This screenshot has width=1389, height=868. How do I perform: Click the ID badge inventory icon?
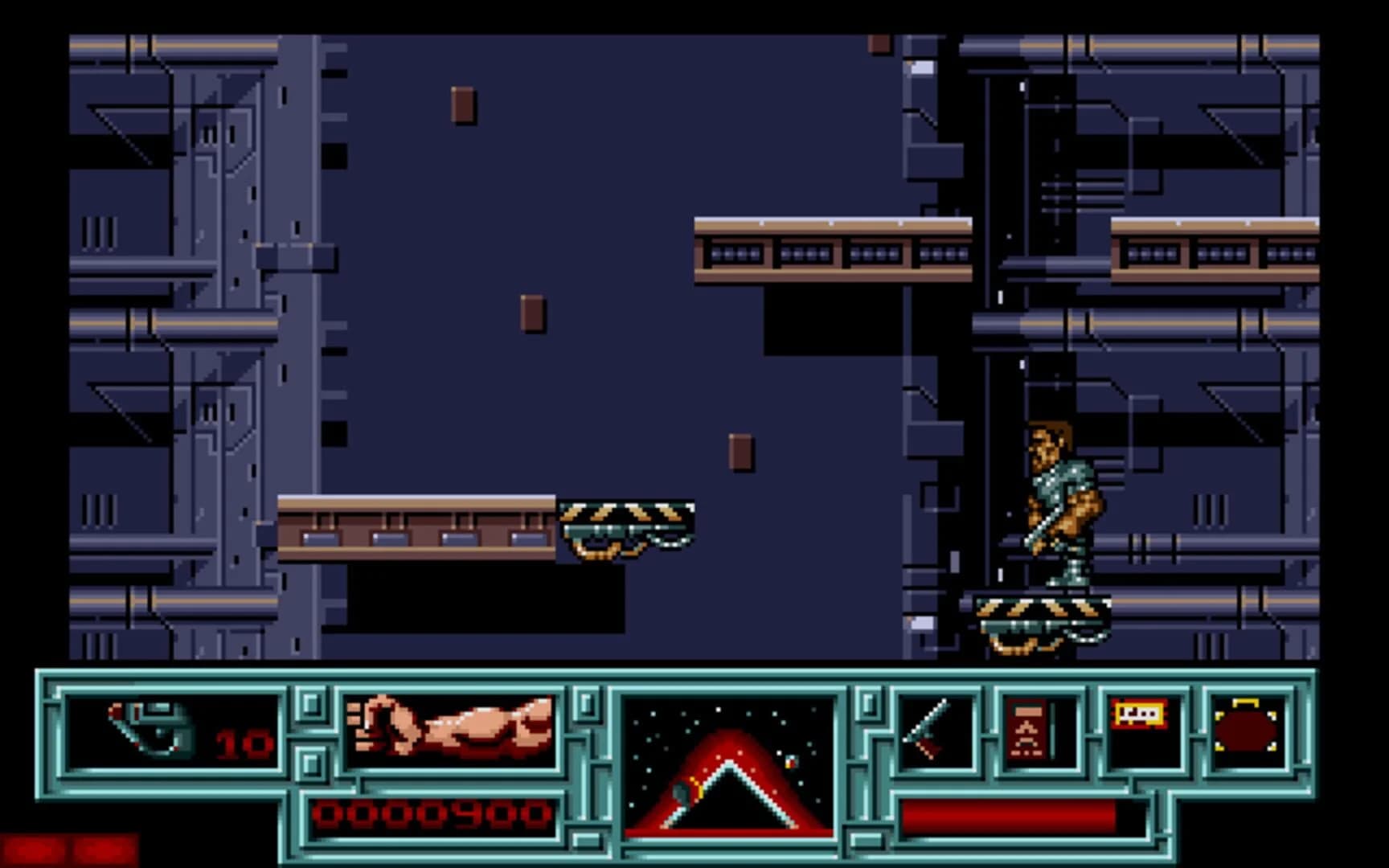1037,731
